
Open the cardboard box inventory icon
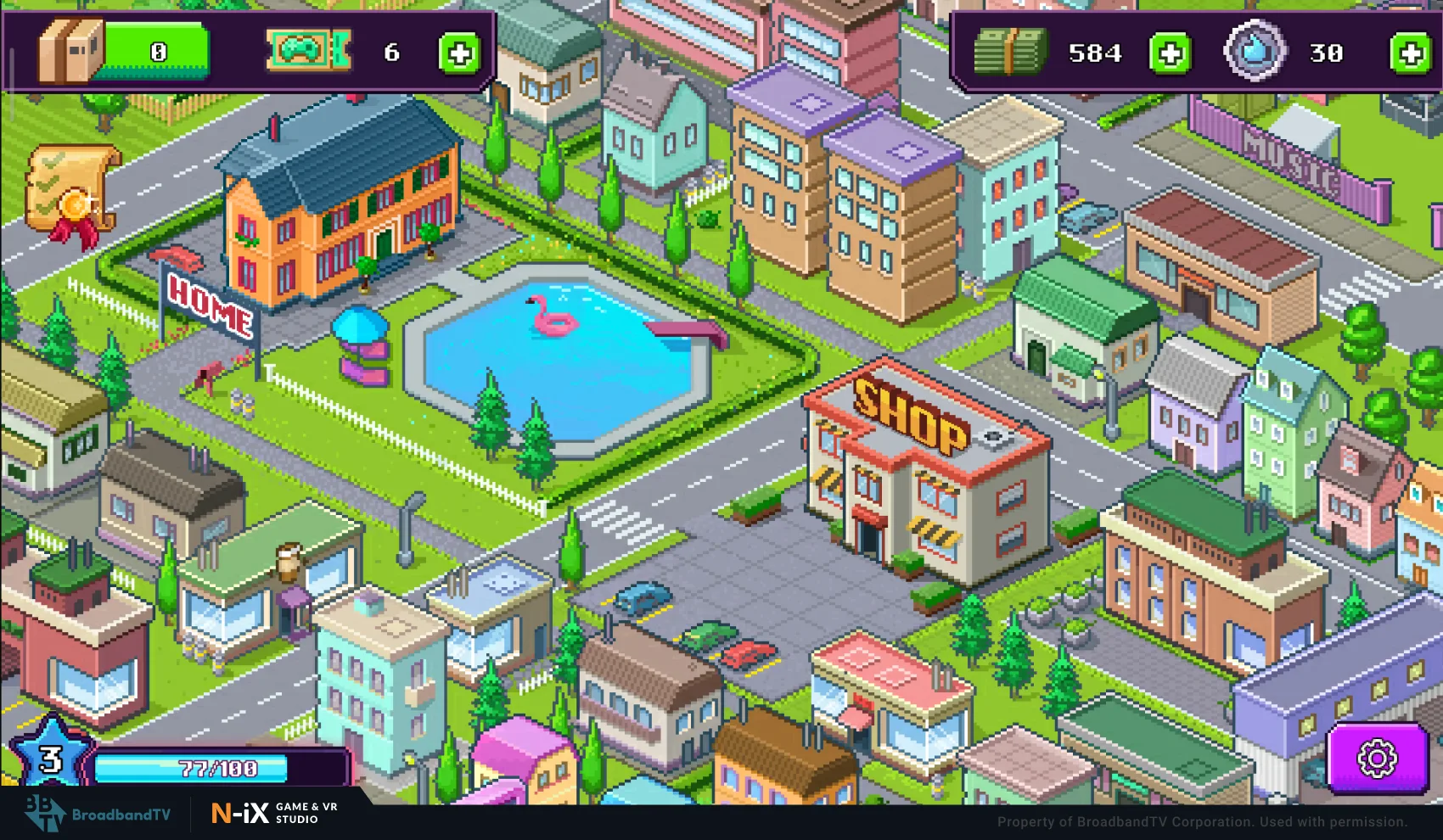70,52
